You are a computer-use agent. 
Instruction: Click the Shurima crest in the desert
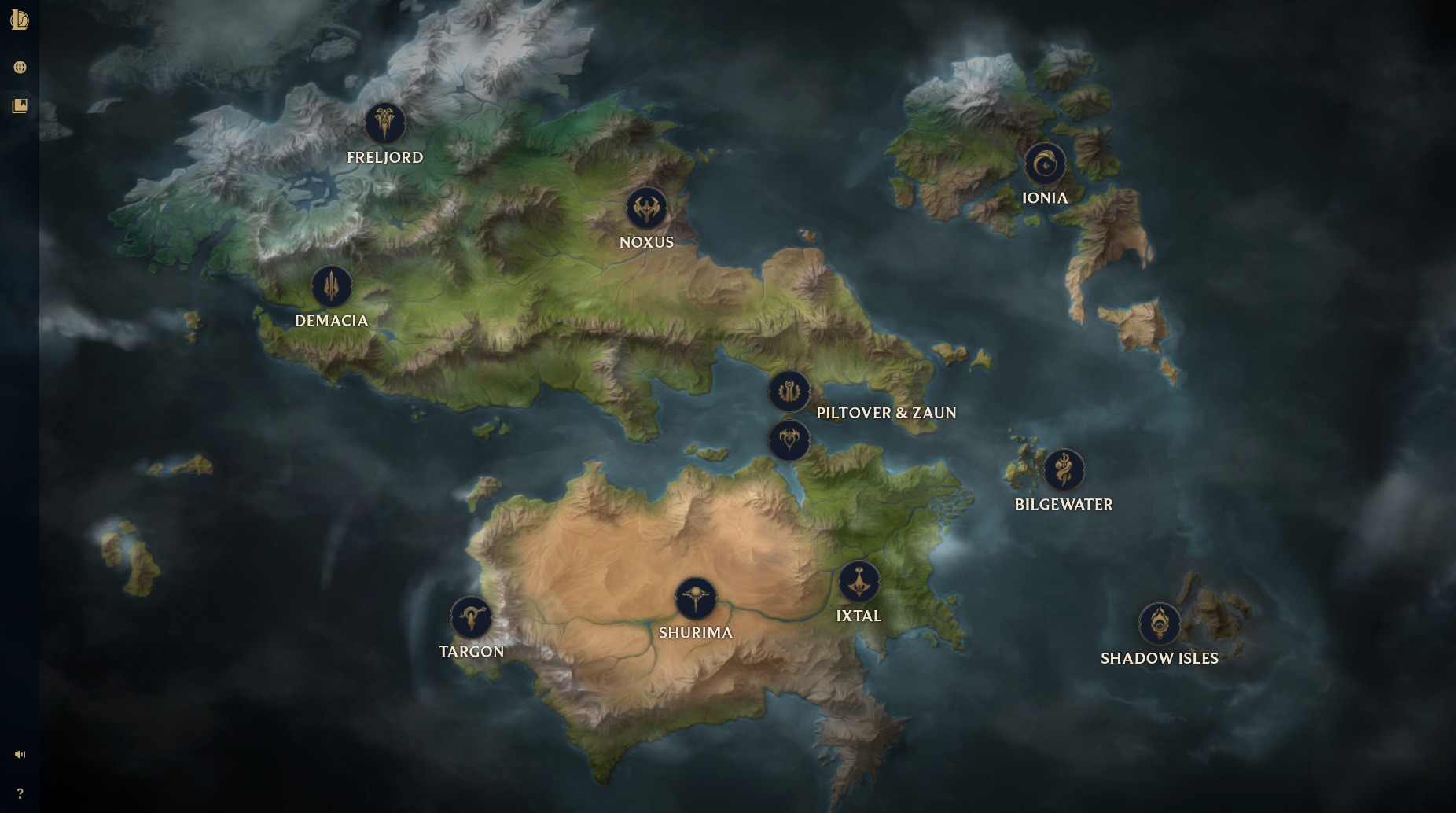695,598
